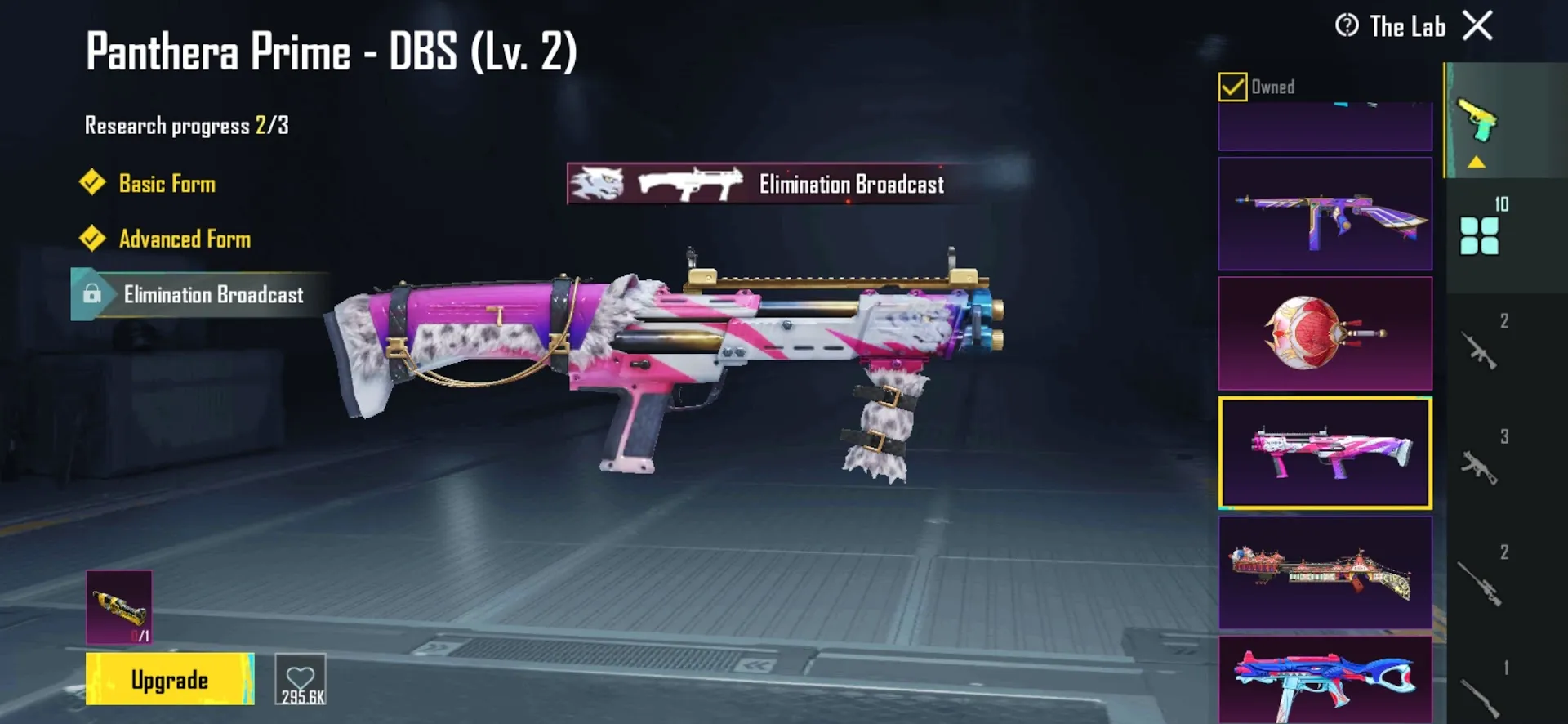Viewport: 1568px width, 724px height.
Task: Select the highlighted pink DBS skin thumbnail
Action: (1325, 452)
